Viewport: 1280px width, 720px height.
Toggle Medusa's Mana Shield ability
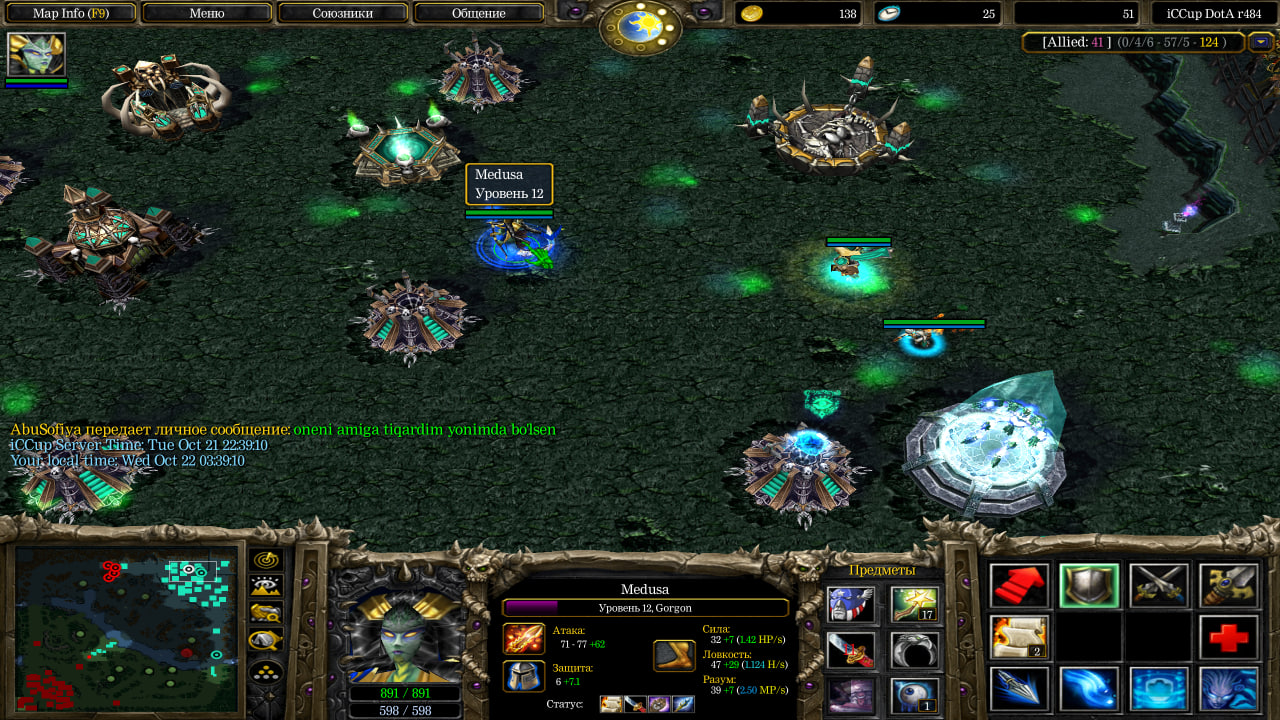coord(1159,689)
